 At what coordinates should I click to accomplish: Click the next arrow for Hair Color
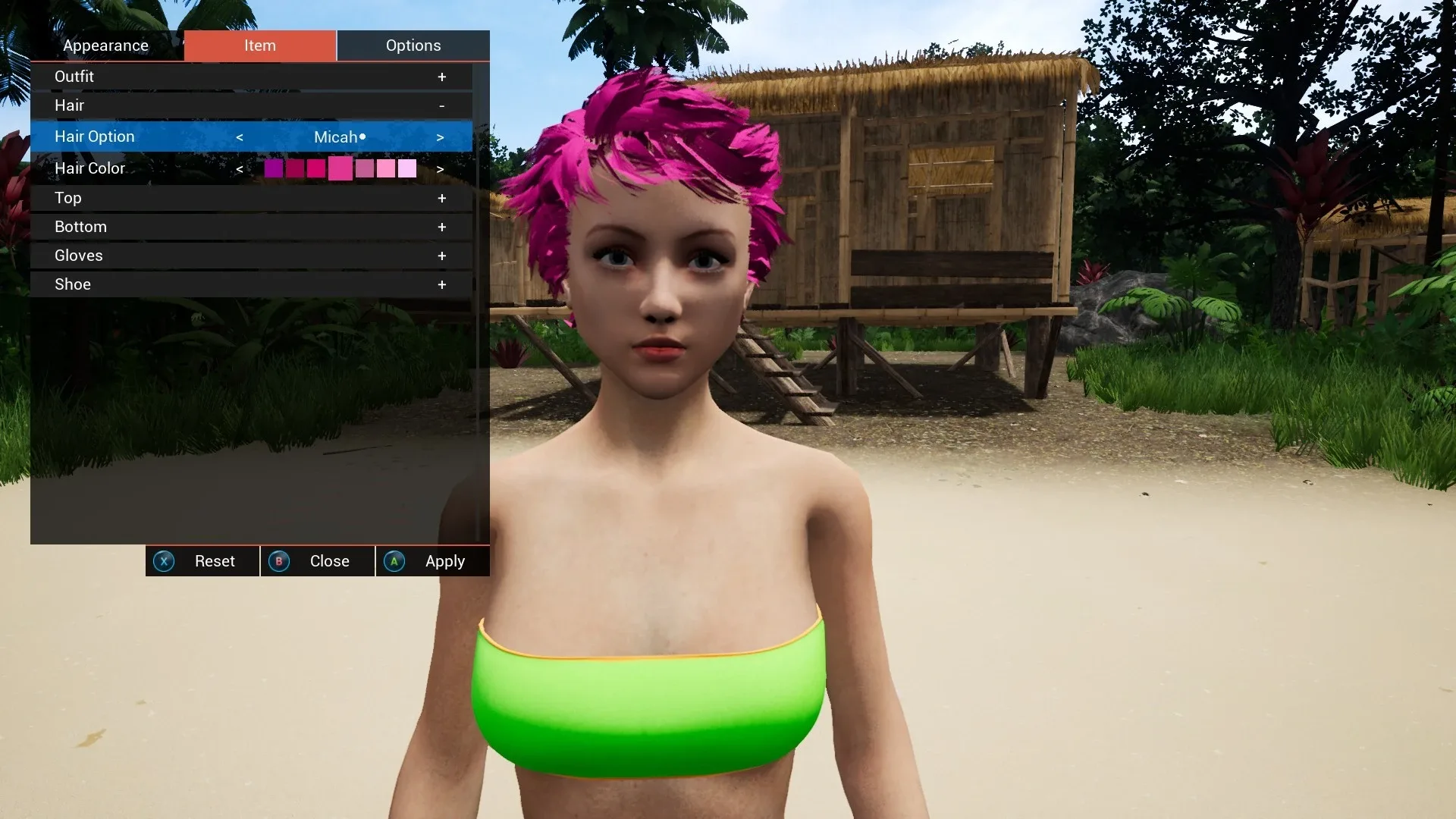(441, 168)
